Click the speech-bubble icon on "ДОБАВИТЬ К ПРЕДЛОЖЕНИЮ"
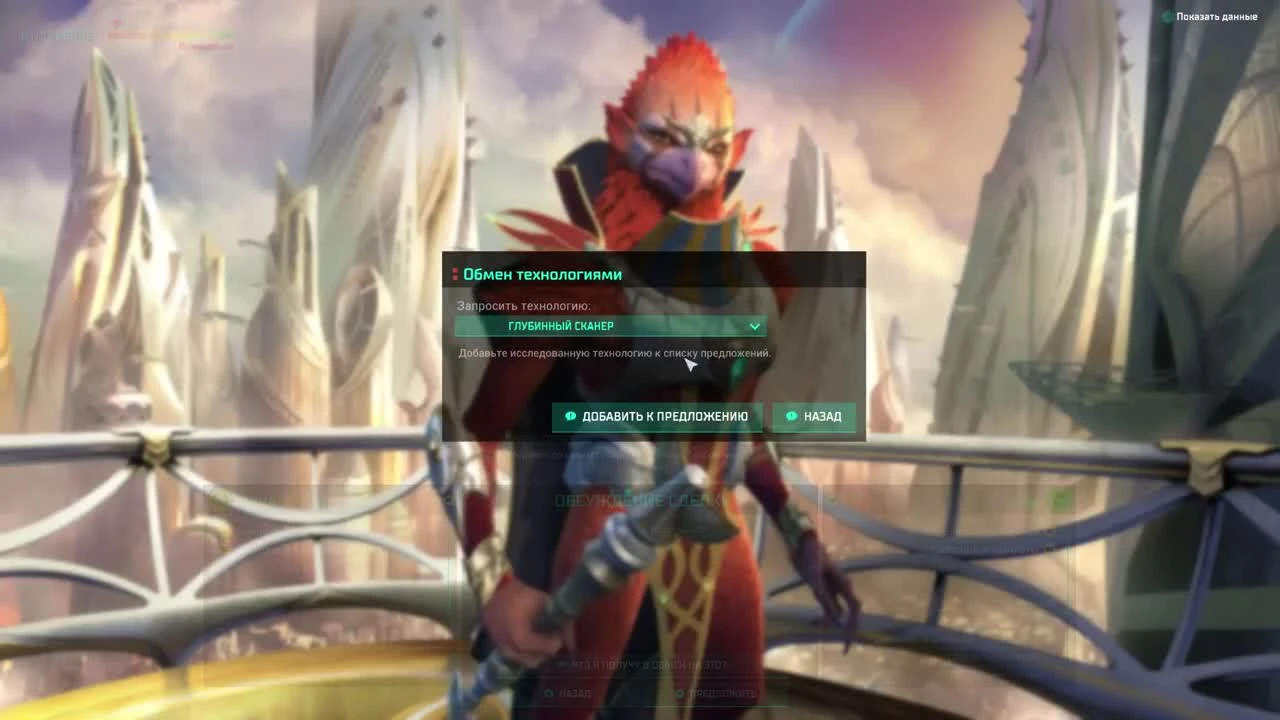 571,416
